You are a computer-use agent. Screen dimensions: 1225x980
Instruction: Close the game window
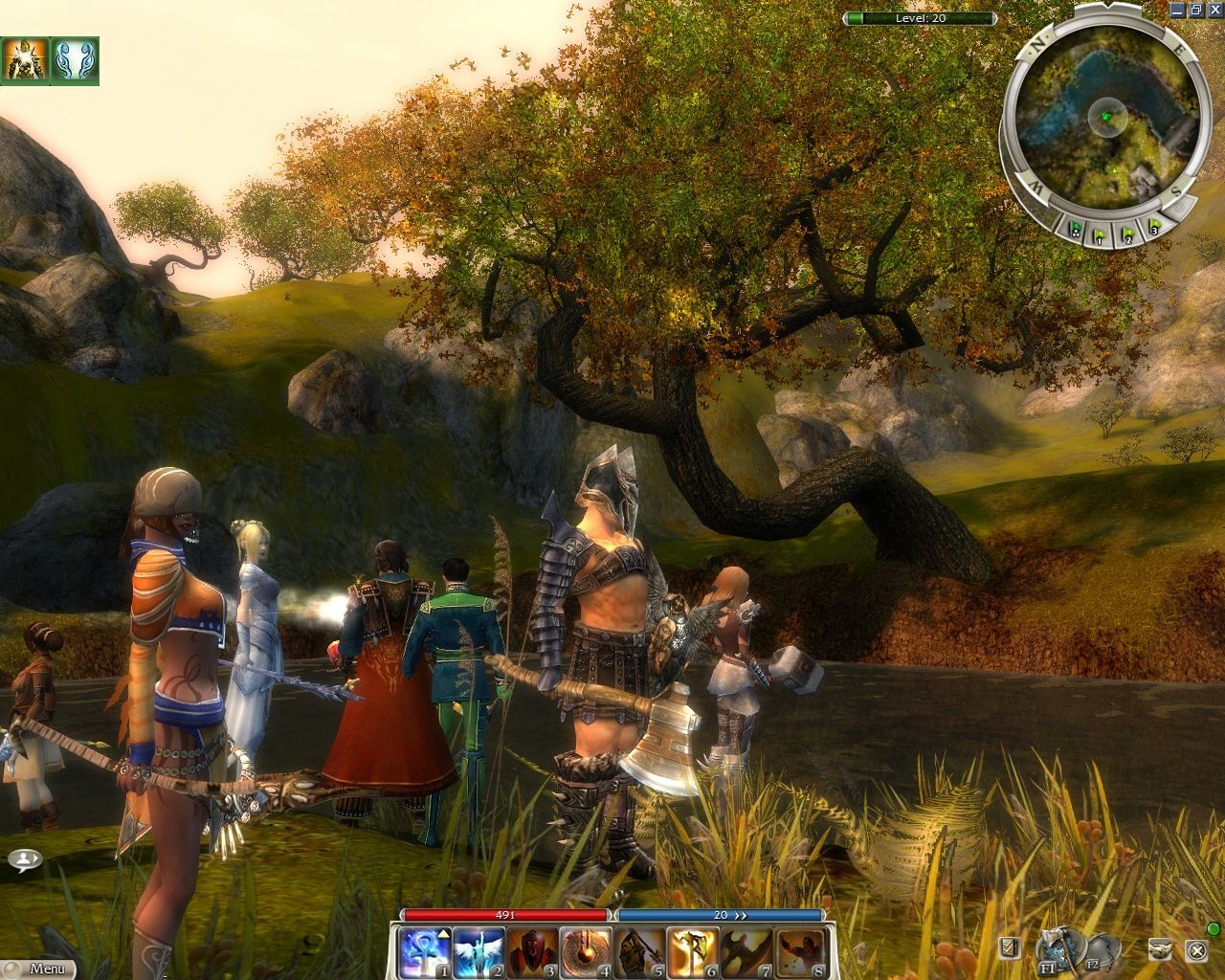coord(1215,10)
